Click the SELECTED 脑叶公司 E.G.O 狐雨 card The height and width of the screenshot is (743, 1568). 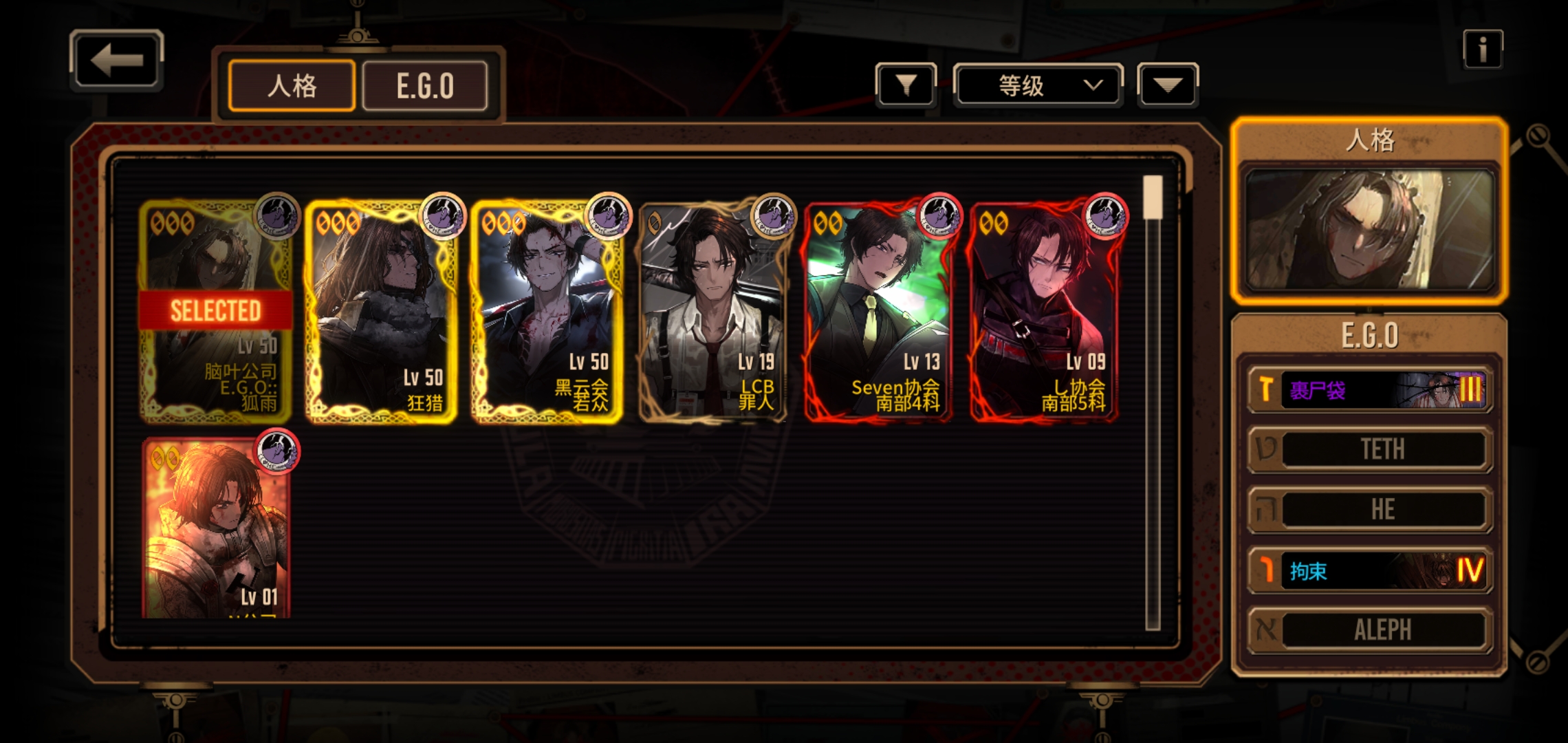216,312
